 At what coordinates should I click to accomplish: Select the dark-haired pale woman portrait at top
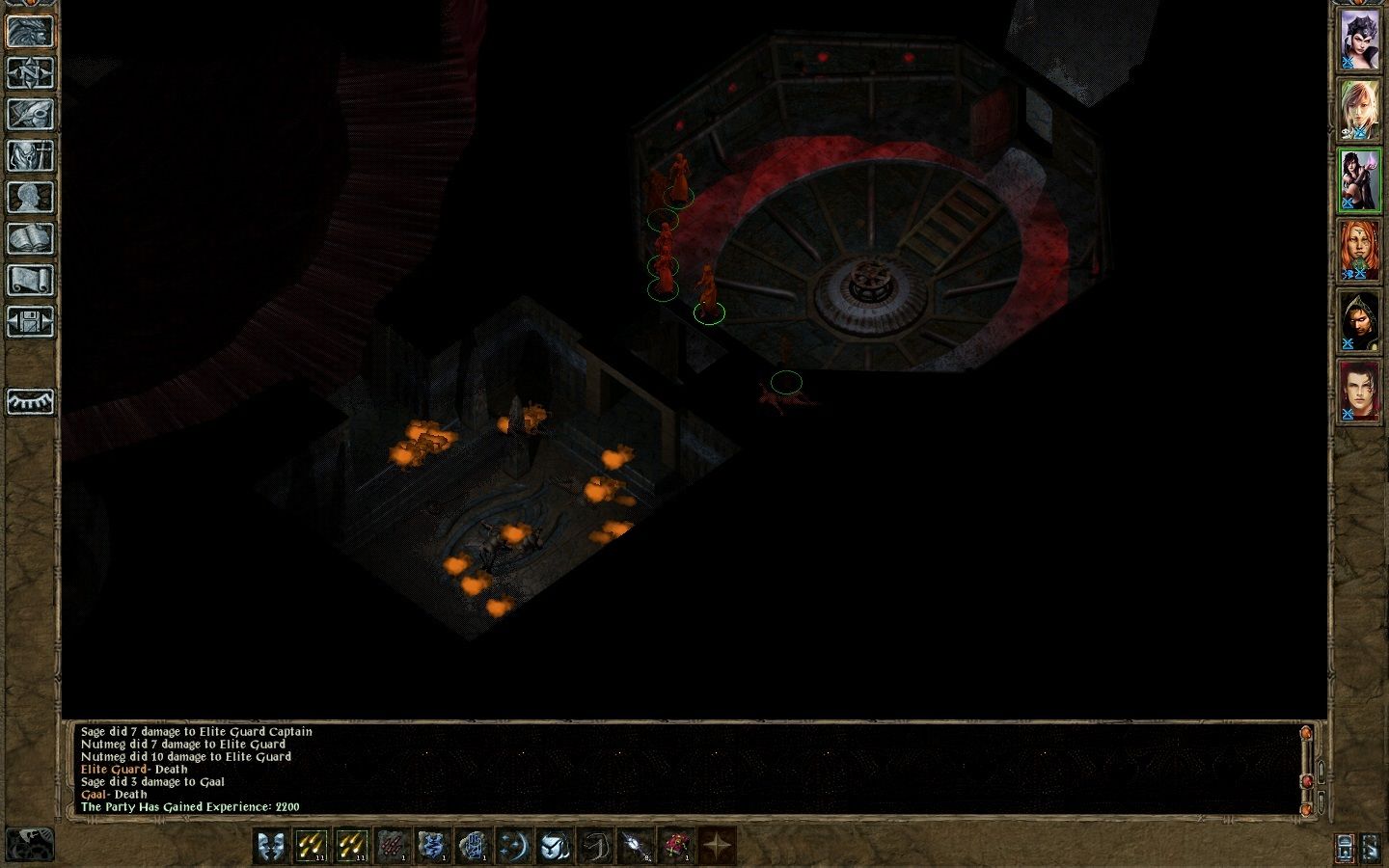(1359, 41)
